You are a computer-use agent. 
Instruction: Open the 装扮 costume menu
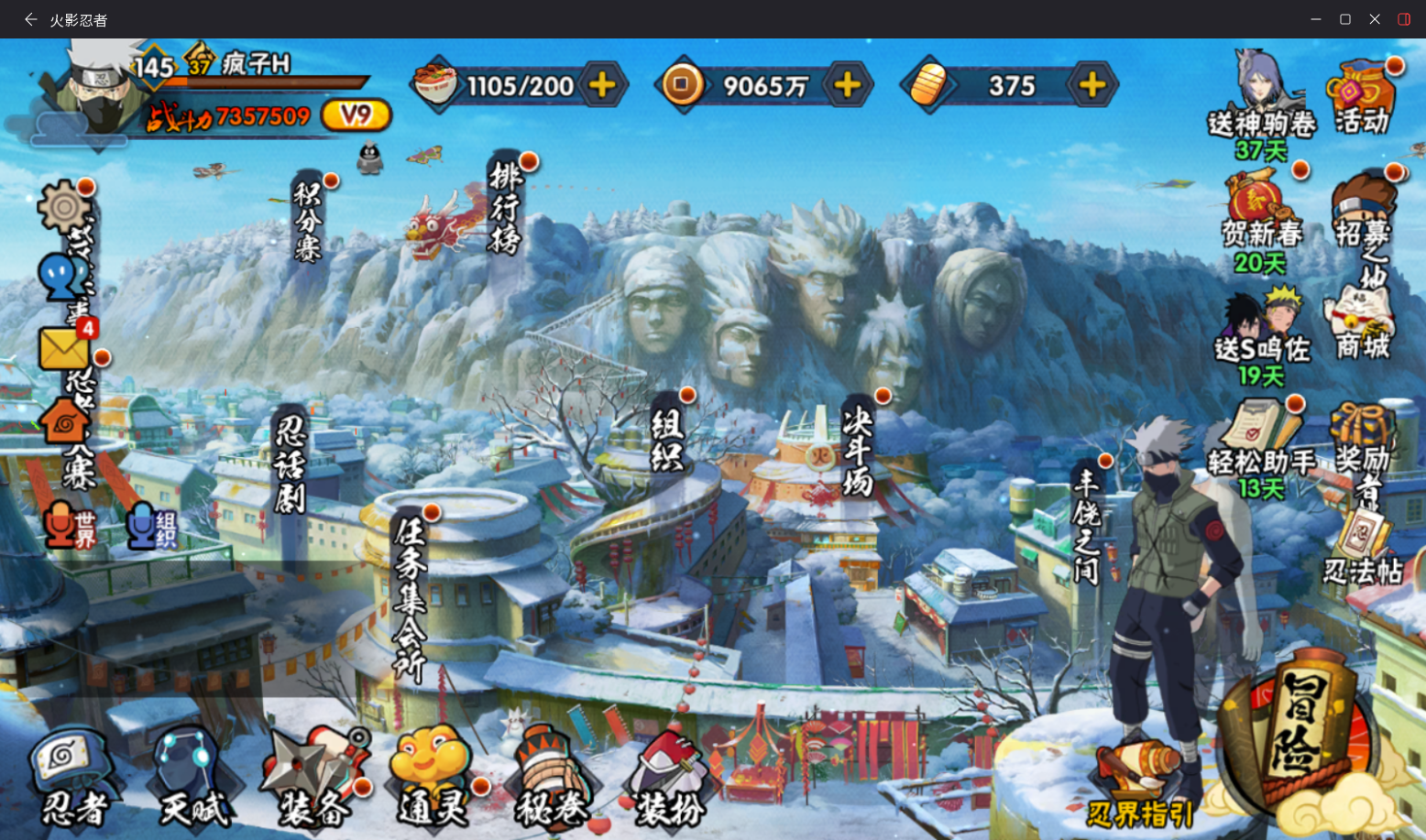669,779
